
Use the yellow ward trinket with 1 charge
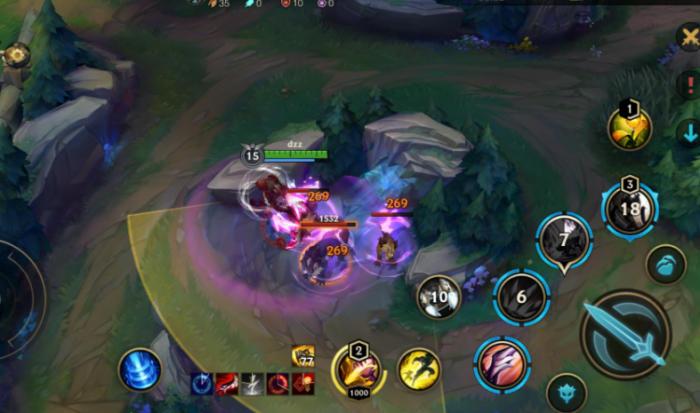pos(630,127)
